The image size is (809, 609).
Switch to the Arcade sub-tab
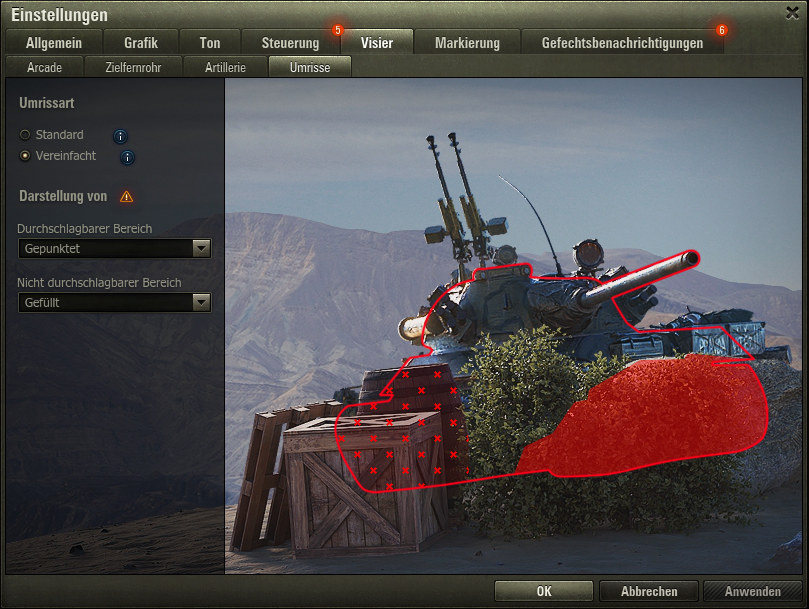coord(45,68)
